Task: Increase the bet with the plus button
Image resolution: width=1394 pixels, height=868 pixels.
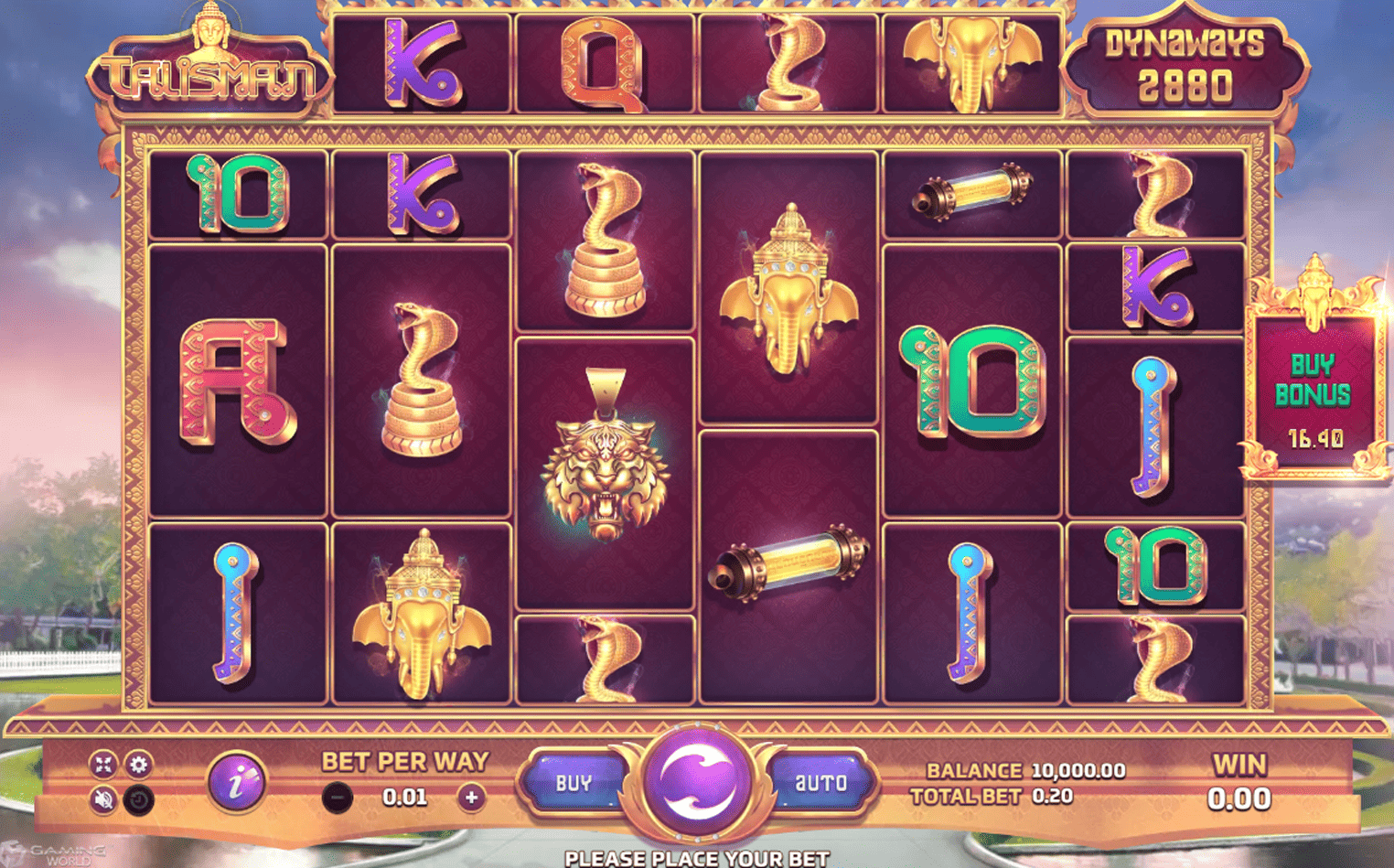Action: [x=472, y=797]
